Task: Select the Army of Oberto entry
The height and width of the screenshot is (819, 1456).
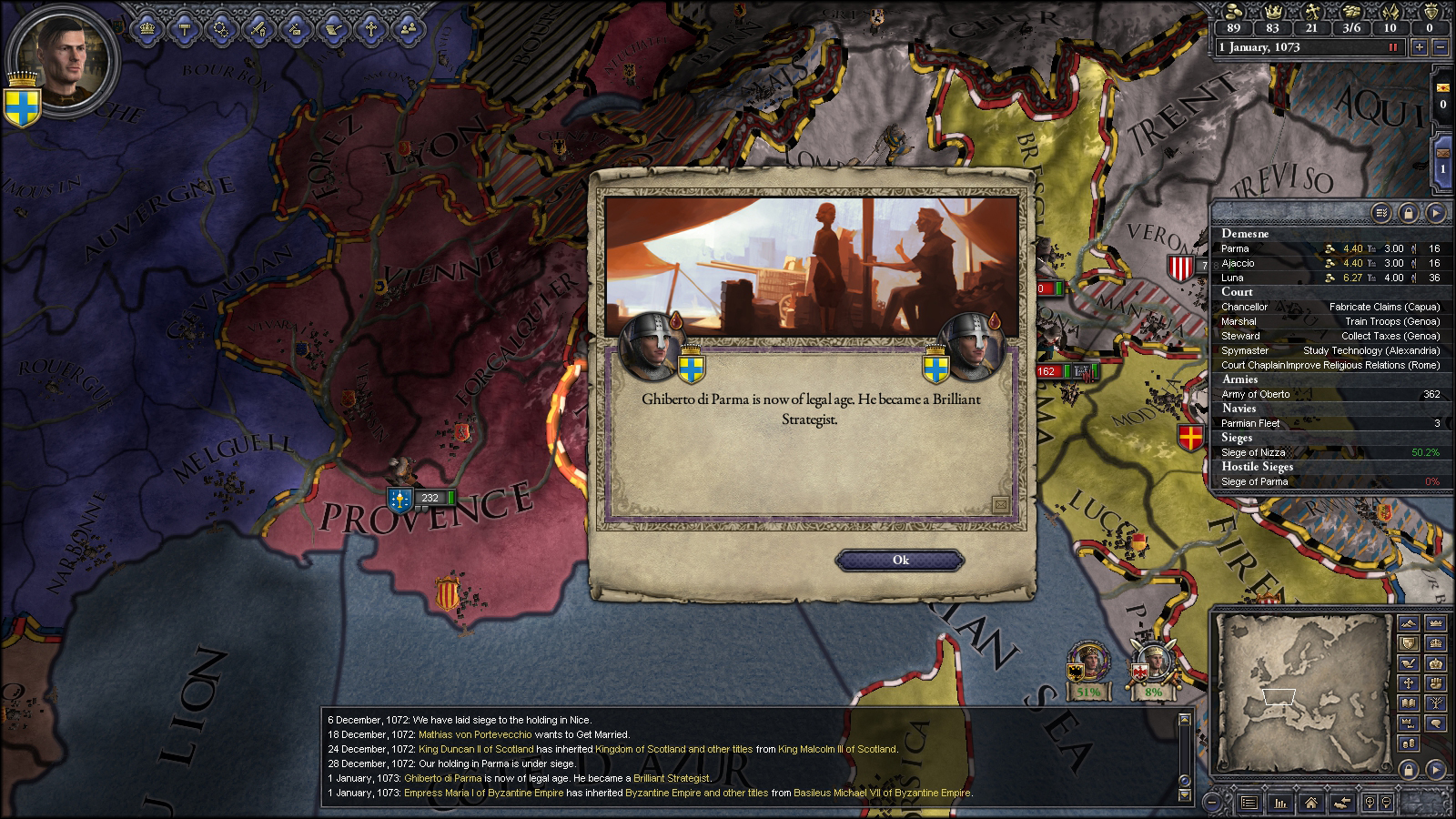Action: tap(1329, 394)
